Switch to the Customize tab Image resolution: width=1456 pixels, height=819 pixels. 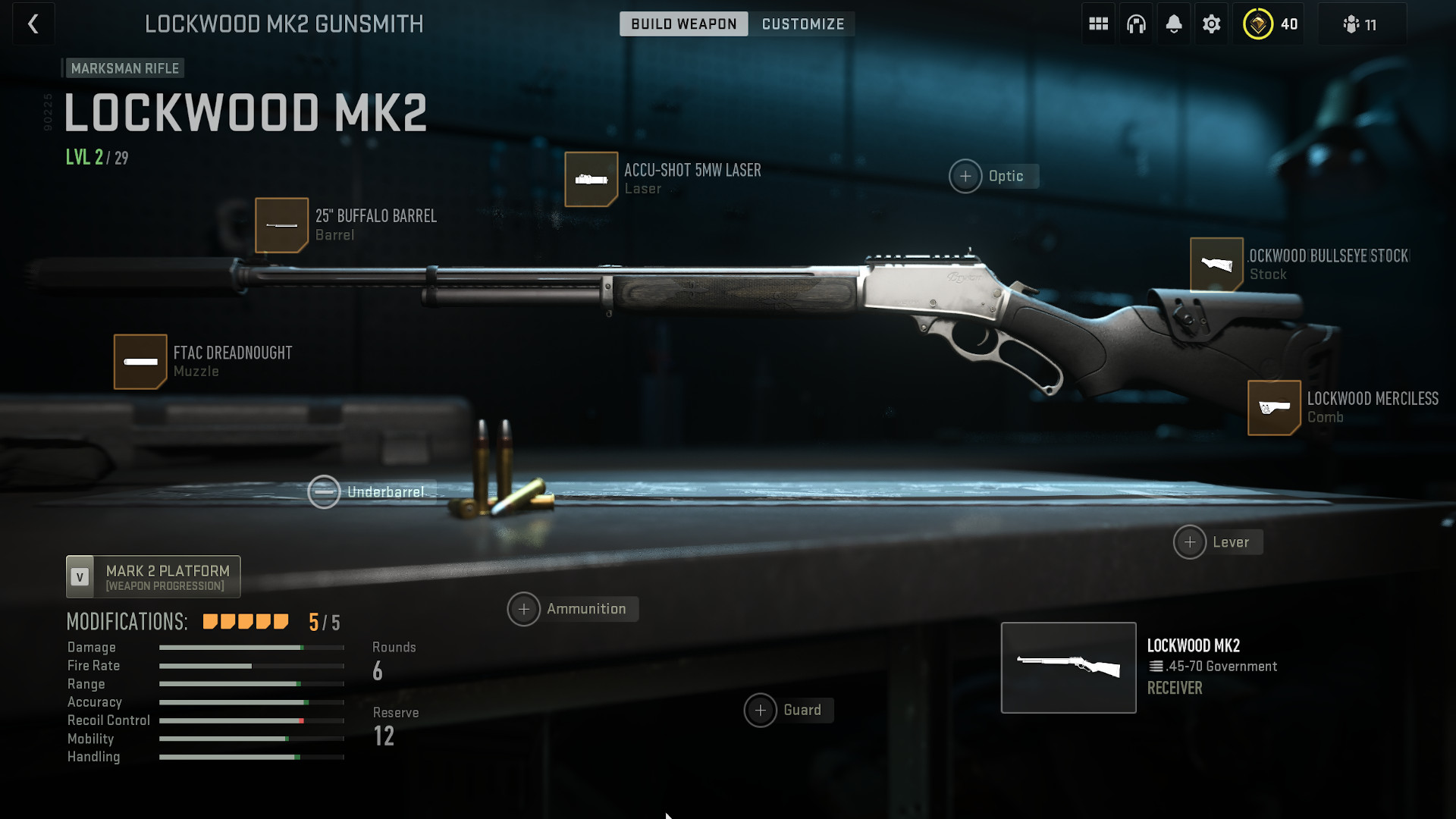coord(802,24)
